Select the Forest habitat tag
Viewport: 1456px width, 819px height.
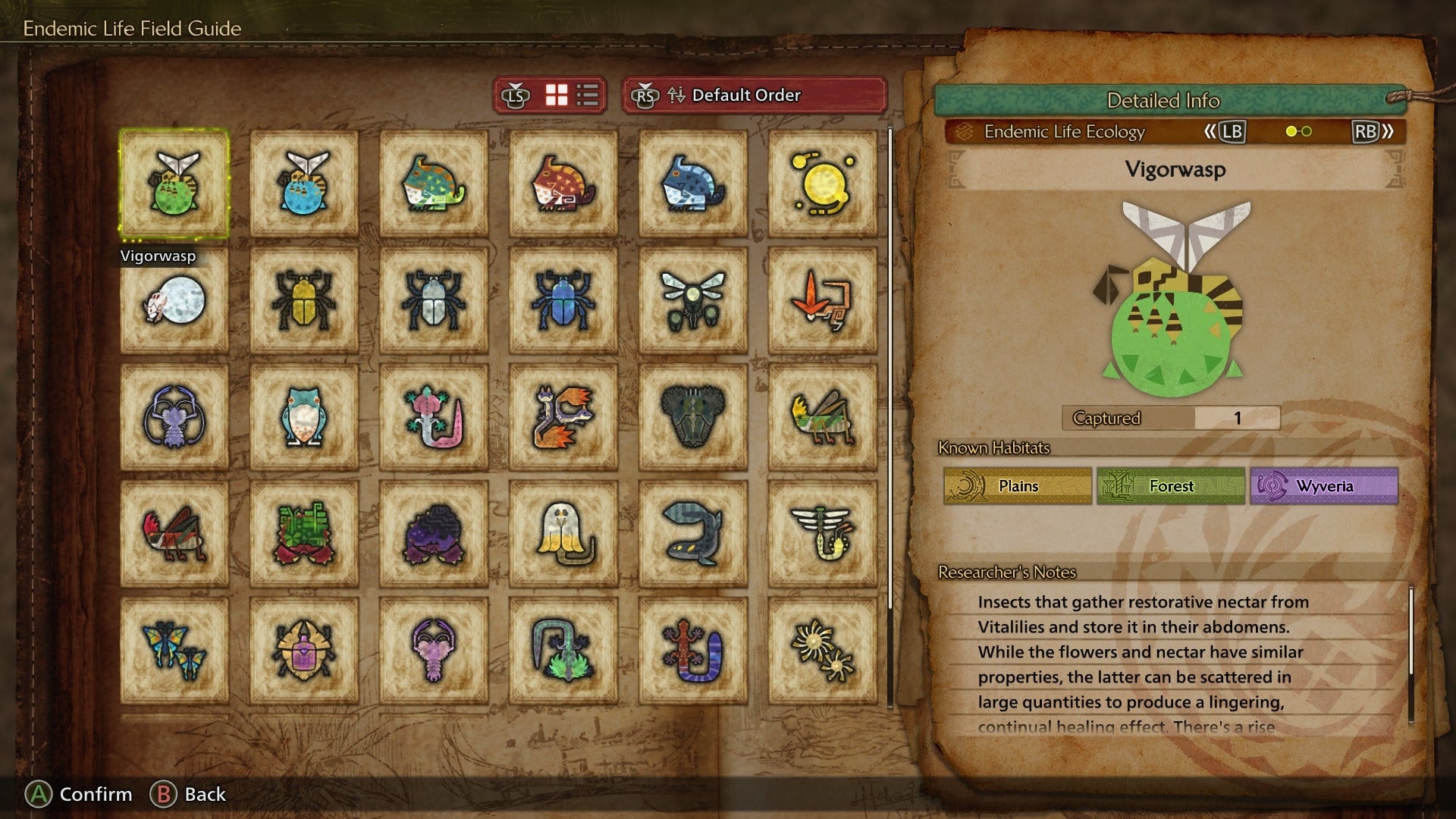tap(1171, 486)
